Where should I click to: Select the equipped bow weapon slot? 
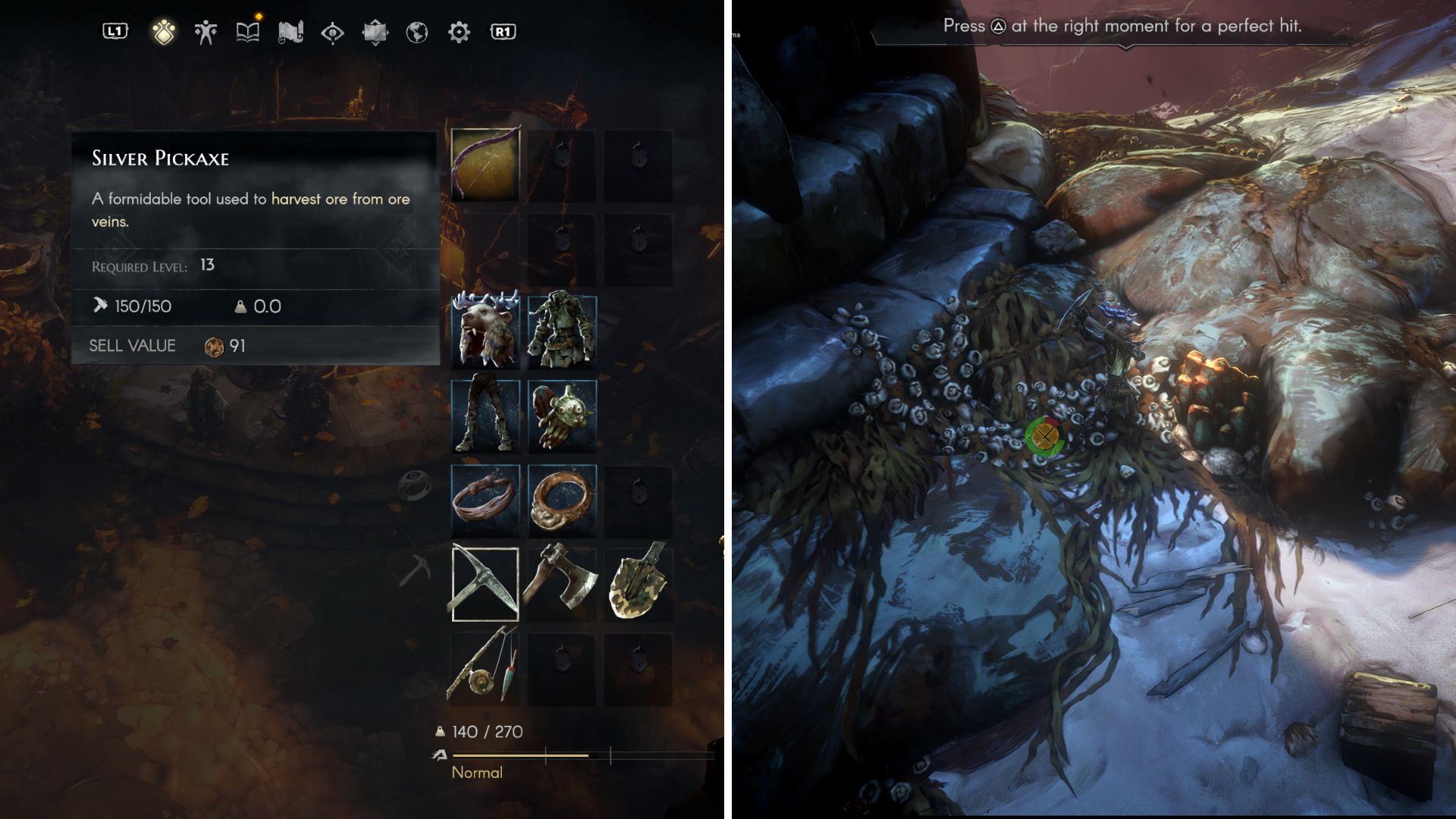[485, 165]
